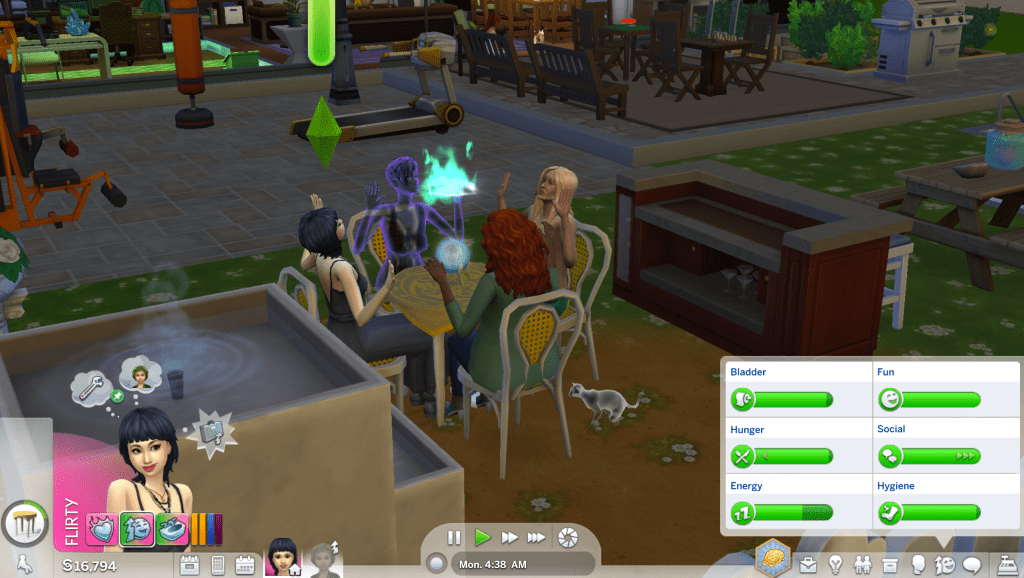Open the Skills lightbulb panel
The width and height of the screenshot is (1024, 578).
coord(834,566)
